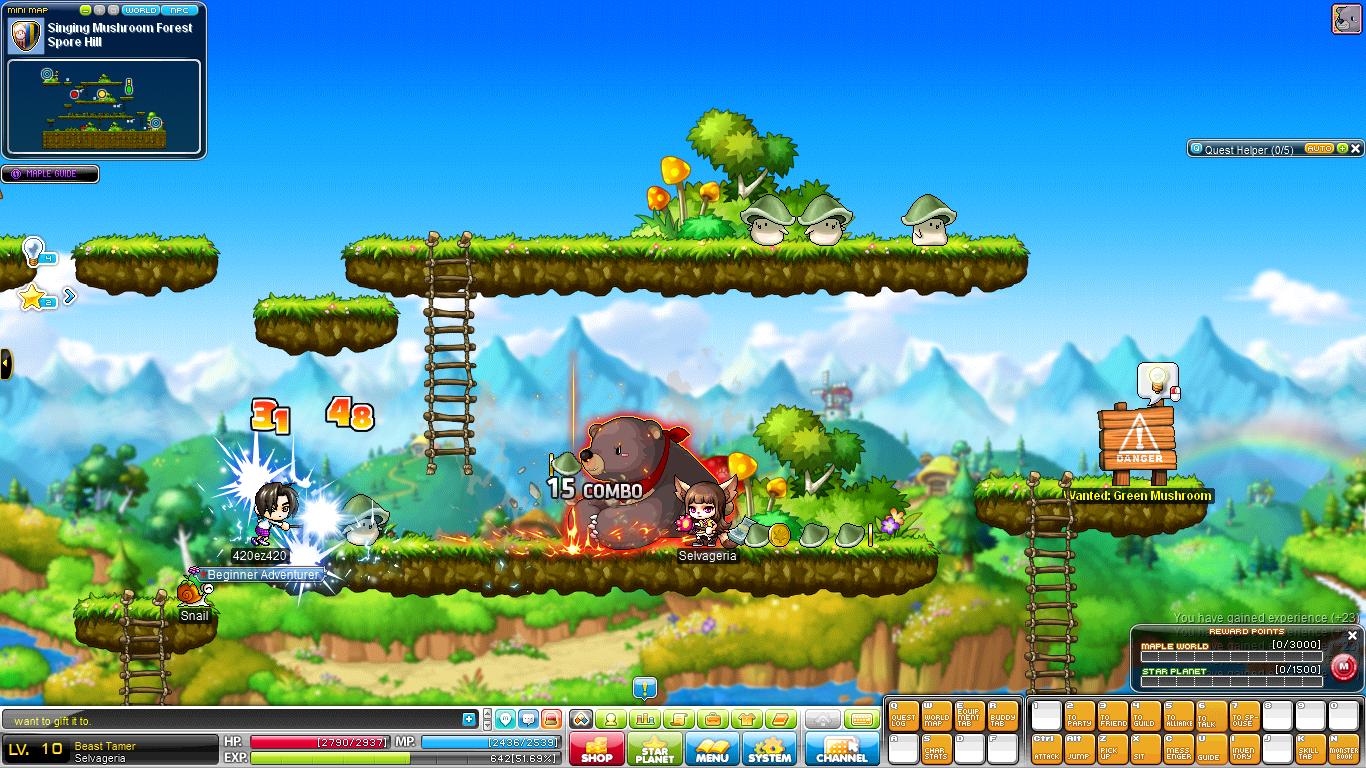Toggle AUTO on the Quest Helper

coord(1319,148)
